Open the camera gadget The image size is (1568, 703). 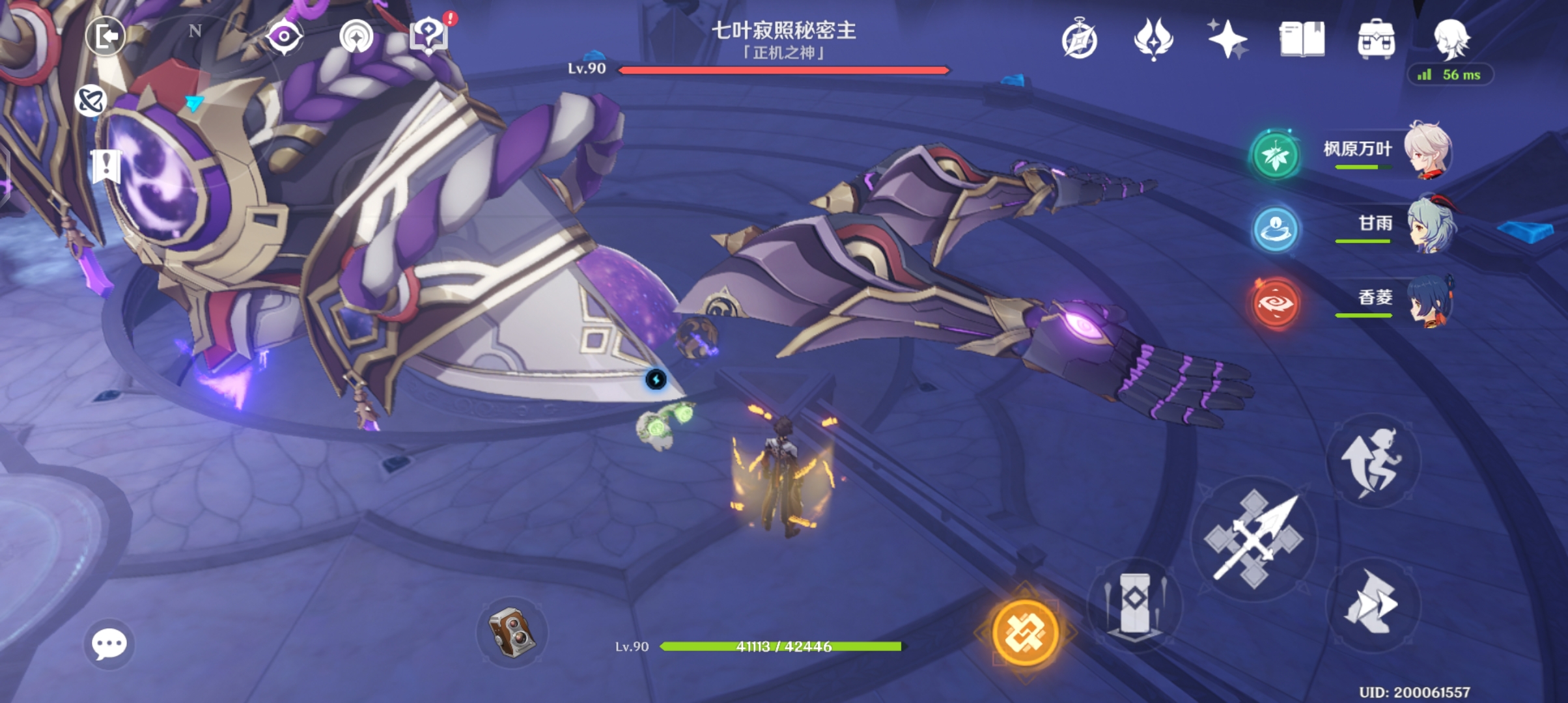click(512, 631)
